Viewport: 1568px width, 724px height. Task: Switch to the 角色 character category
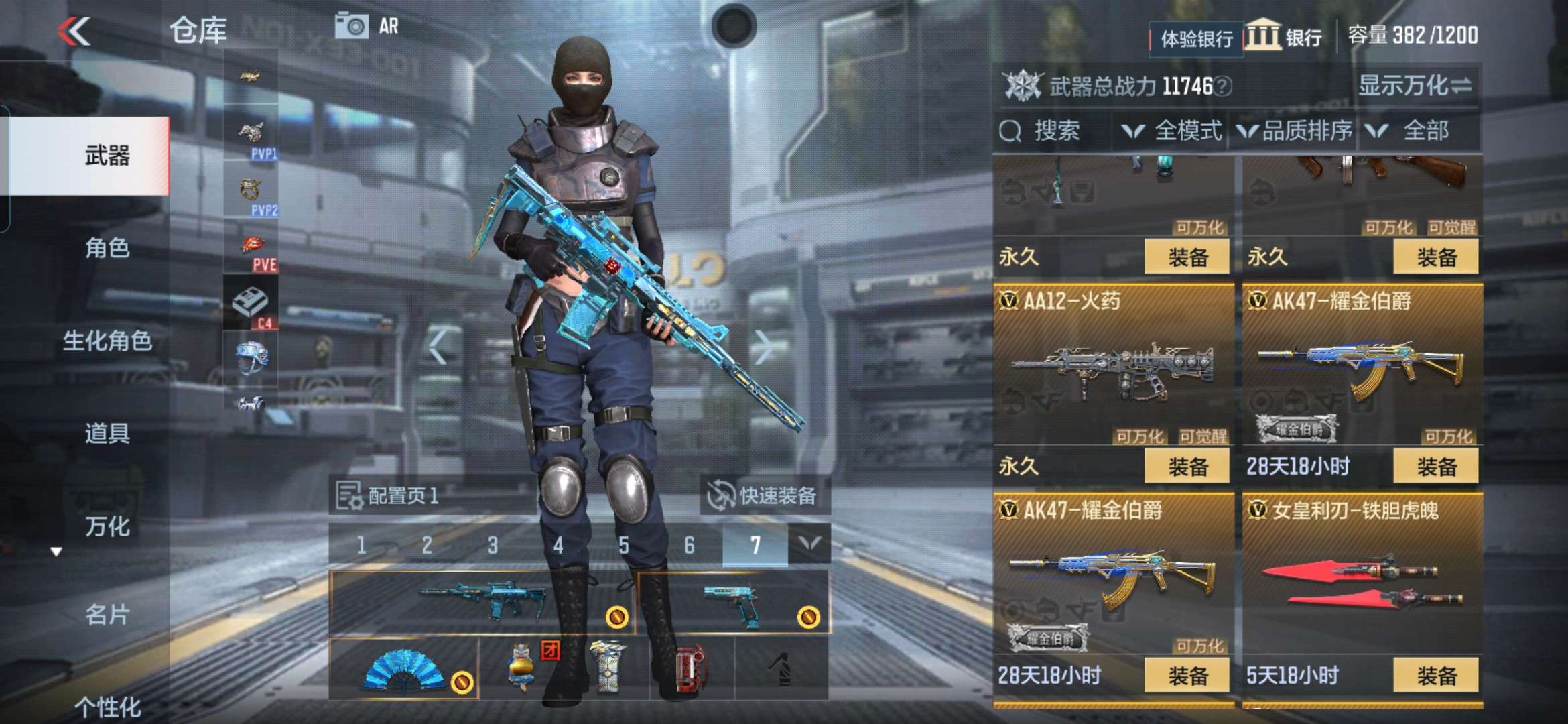tap(107, 248)
